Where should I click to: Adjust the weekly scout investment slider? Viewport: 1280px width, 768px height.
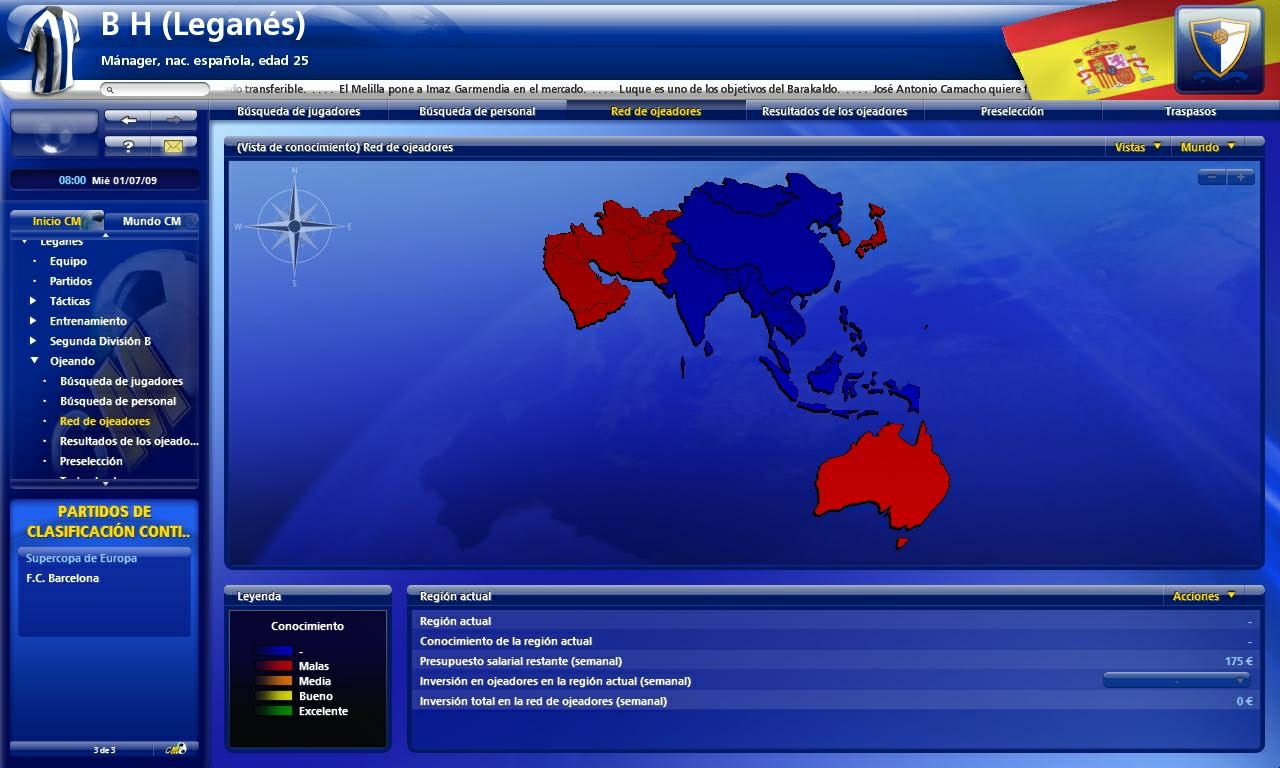1177,678
